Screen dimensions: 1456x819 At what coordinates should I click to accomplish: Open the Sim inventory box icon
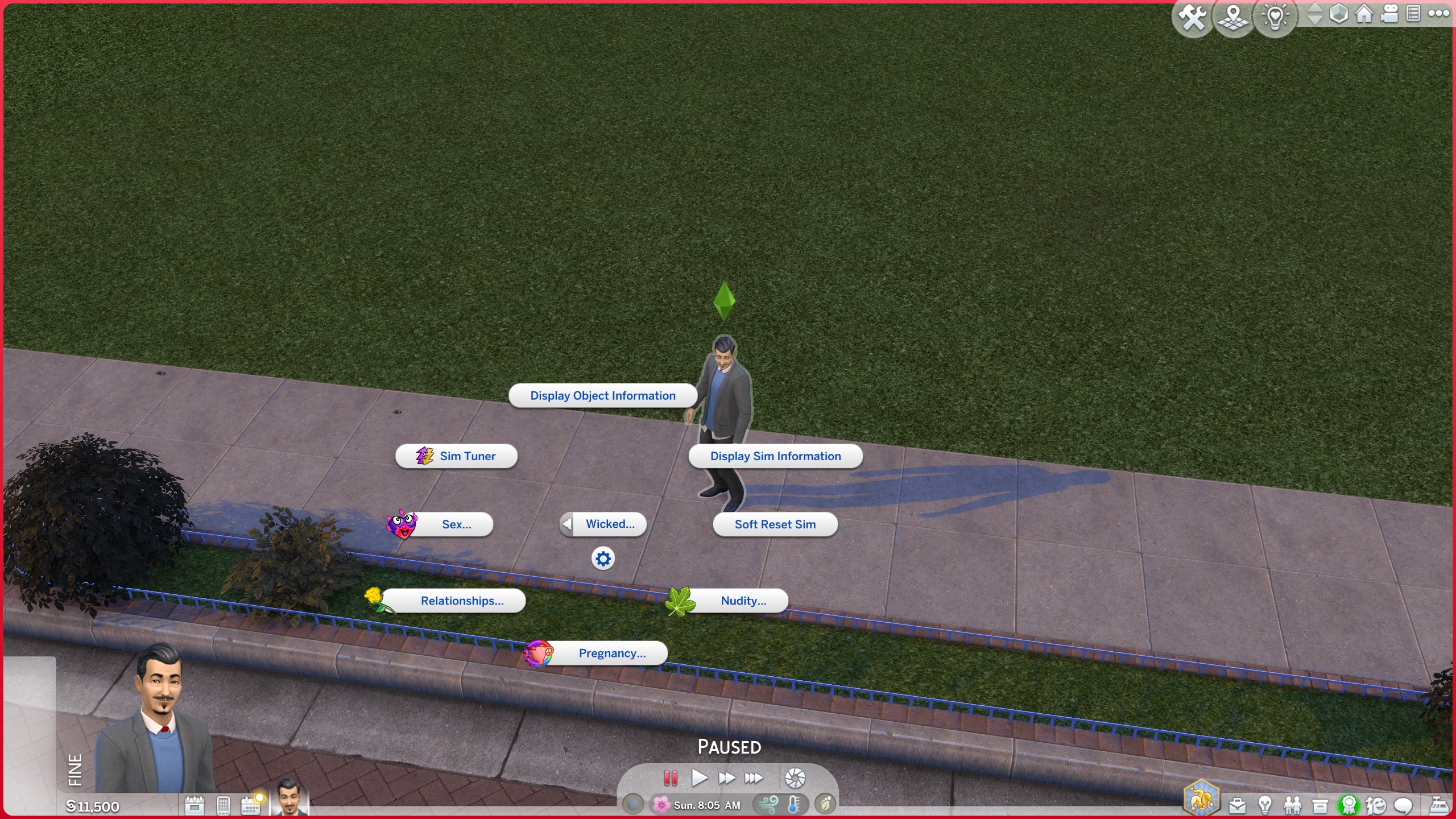point(1319,805)
